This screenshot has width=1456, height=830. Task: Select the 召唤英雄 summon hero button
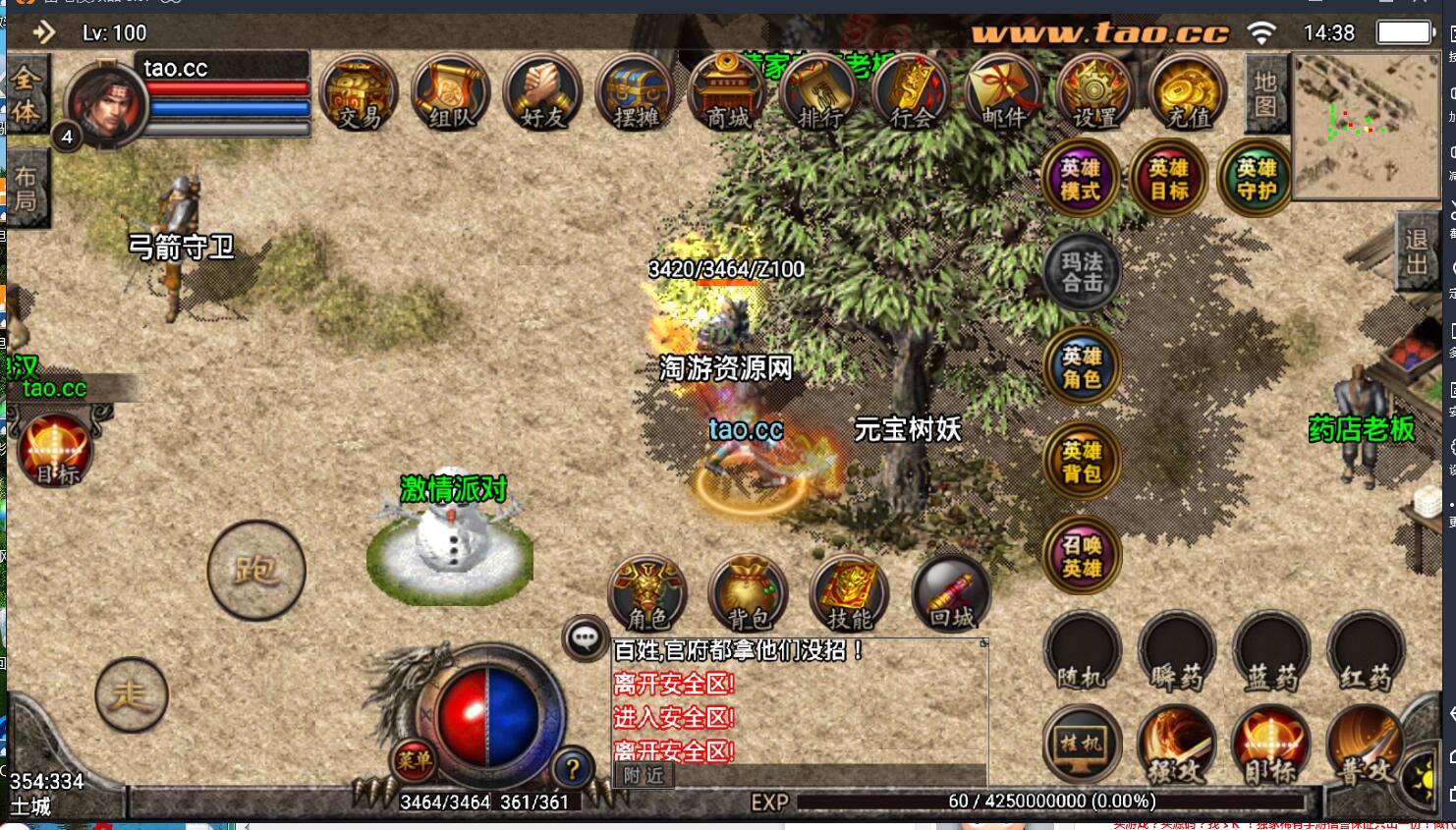(1082, 556)
